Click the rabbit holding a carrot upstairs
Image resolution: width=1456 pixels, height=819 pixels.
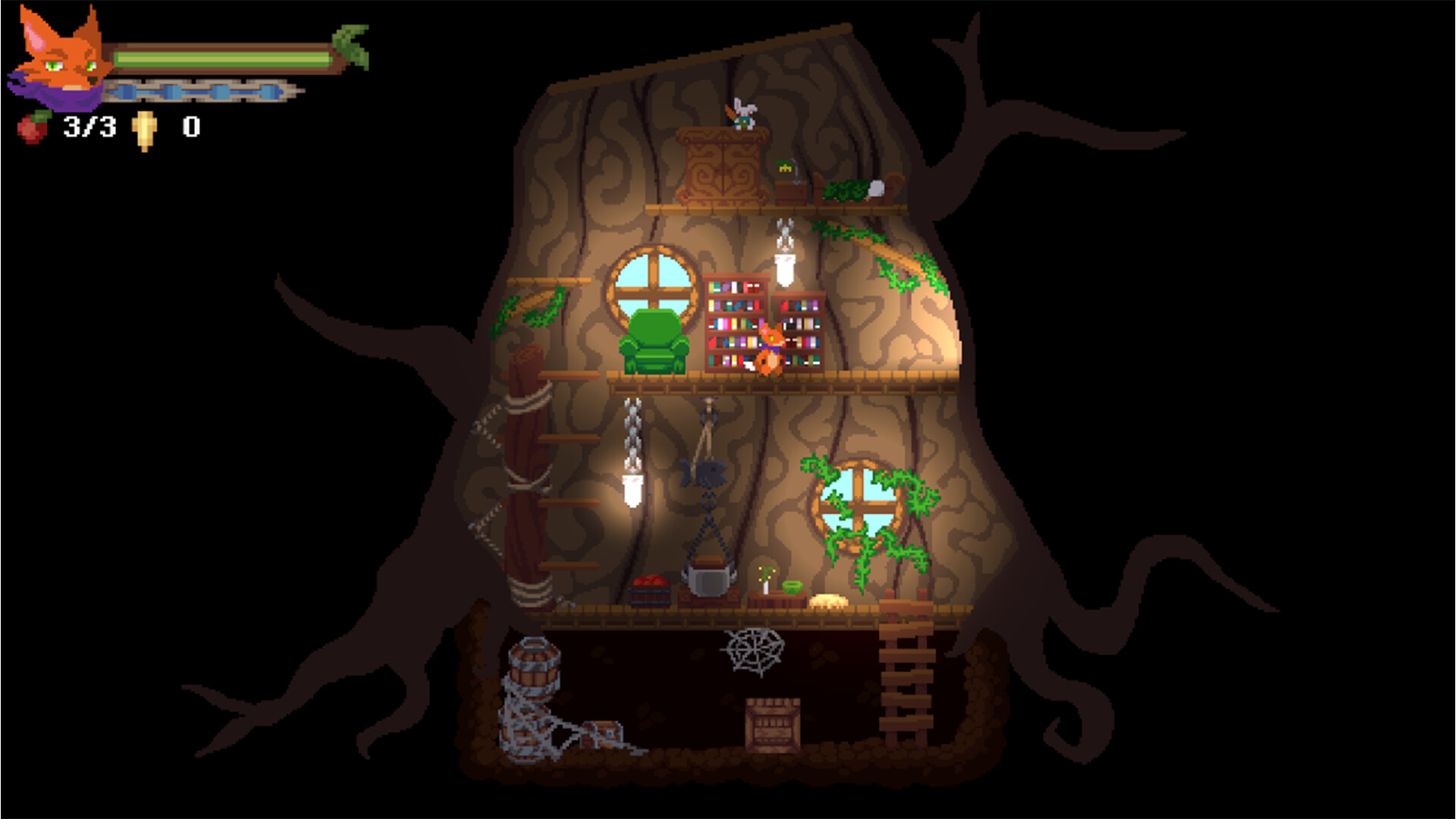coord(742,115)
